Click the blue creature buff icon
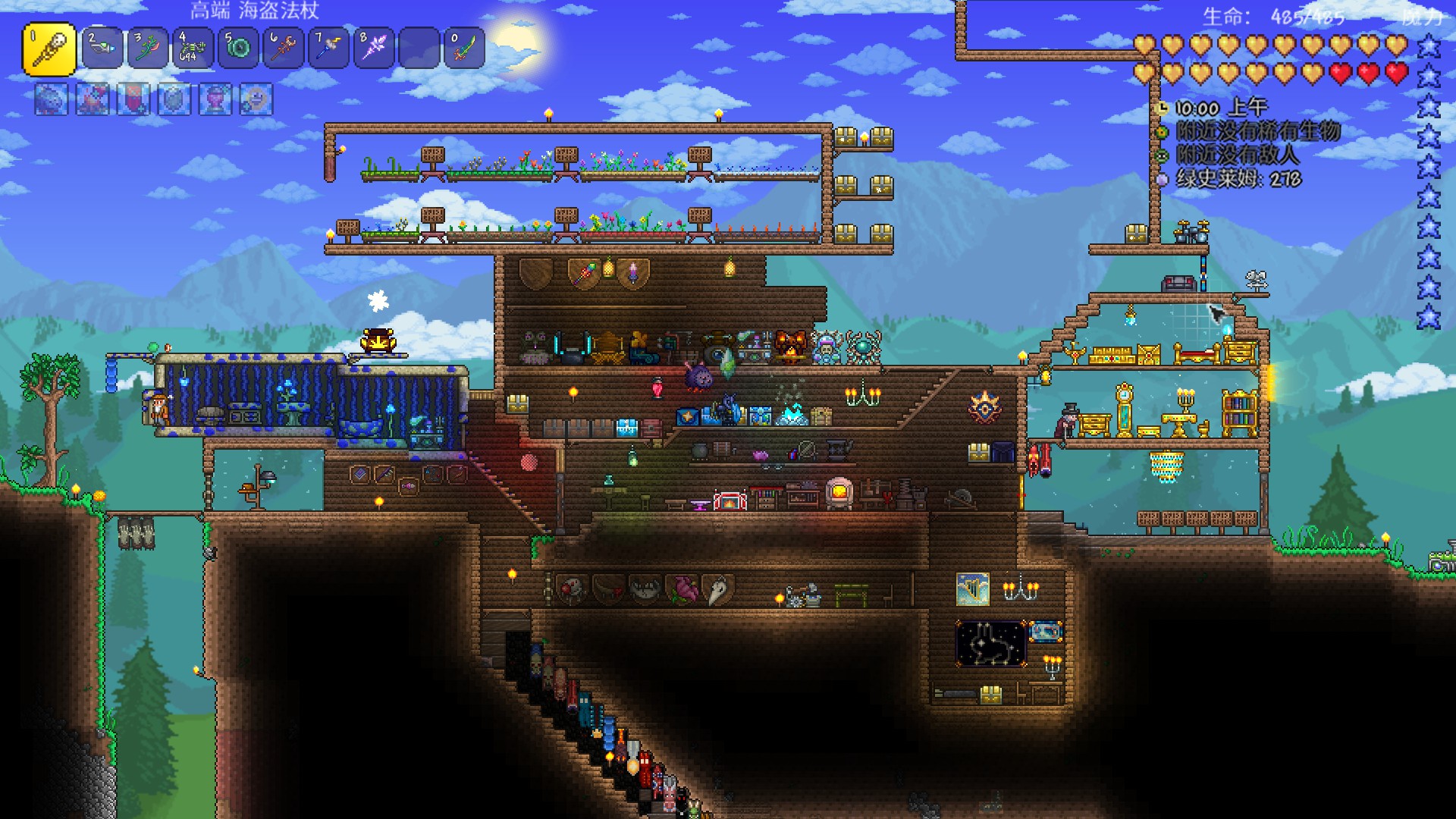The image size is (1456, 819). click(x=52, y=99)
